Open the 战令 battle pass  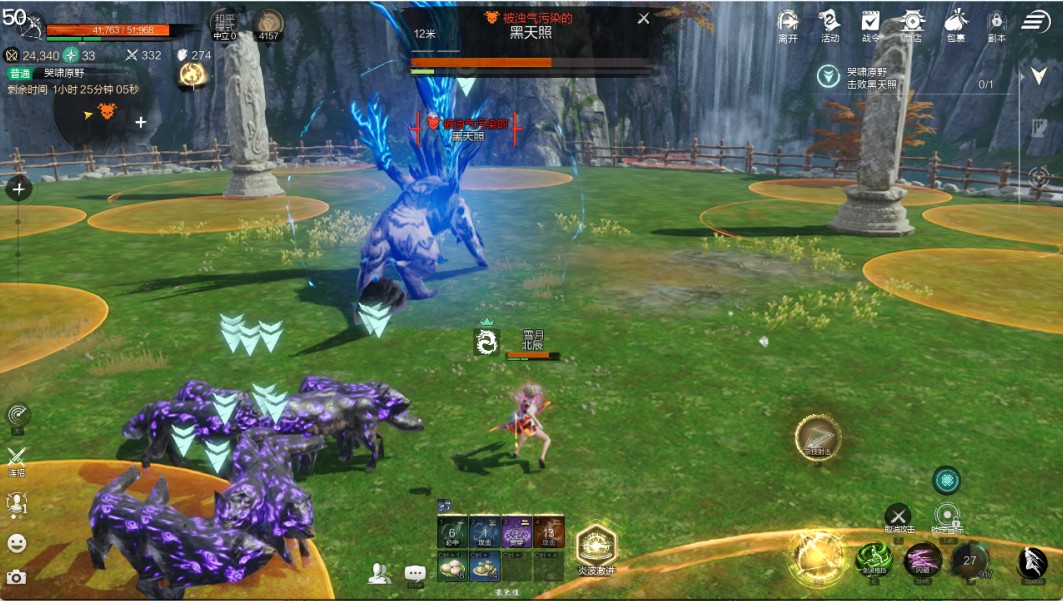(870, 23)
